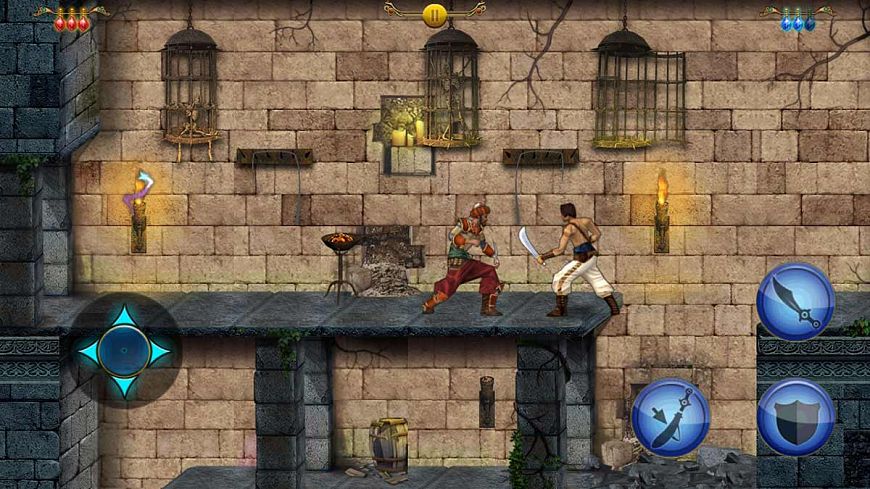Tap the down arrow on the directional pad
Image resolution: width=870 pixels, height=489 pixels.
tap(124, 384)
